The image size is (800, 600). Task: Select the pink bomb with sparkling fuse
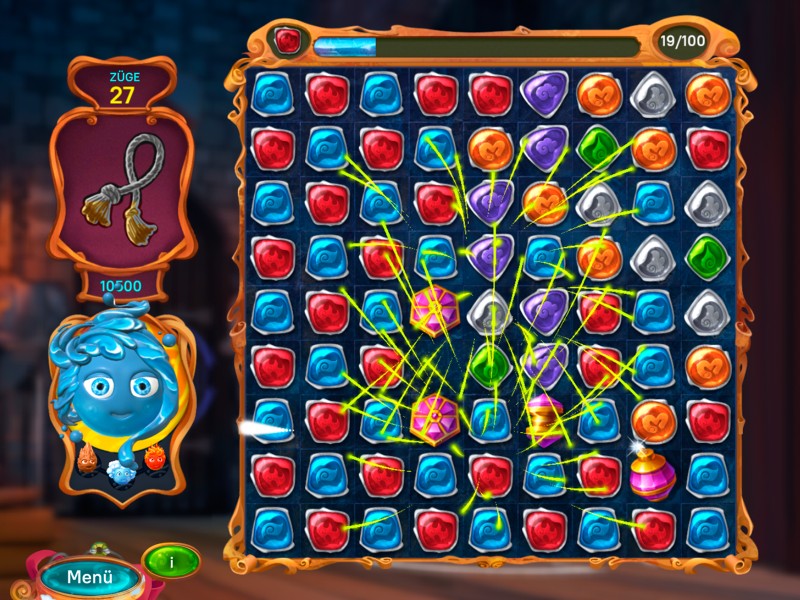(652, 473)
